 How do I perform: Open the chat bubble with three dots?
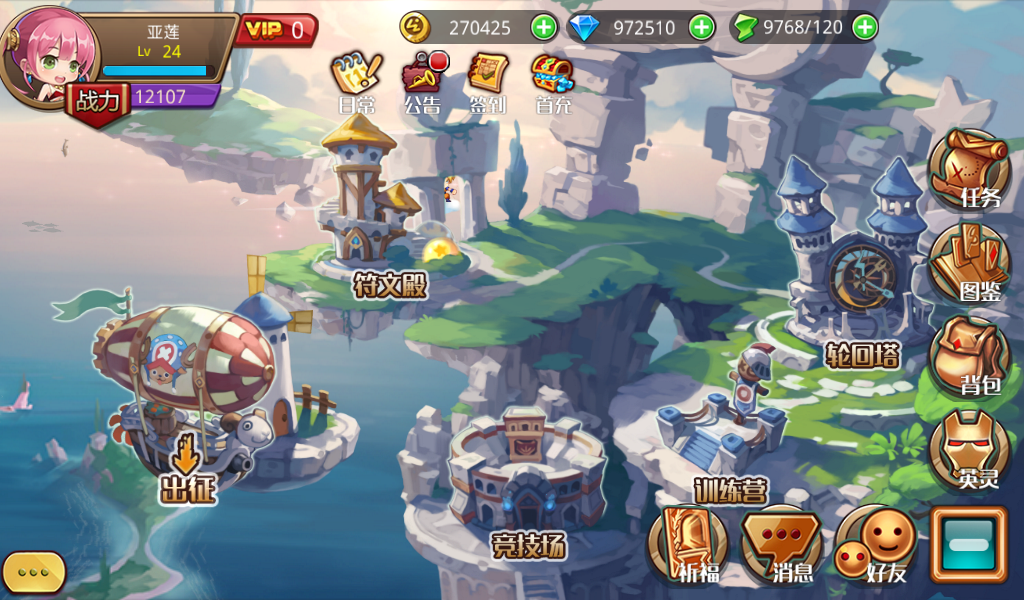point(34,572)
